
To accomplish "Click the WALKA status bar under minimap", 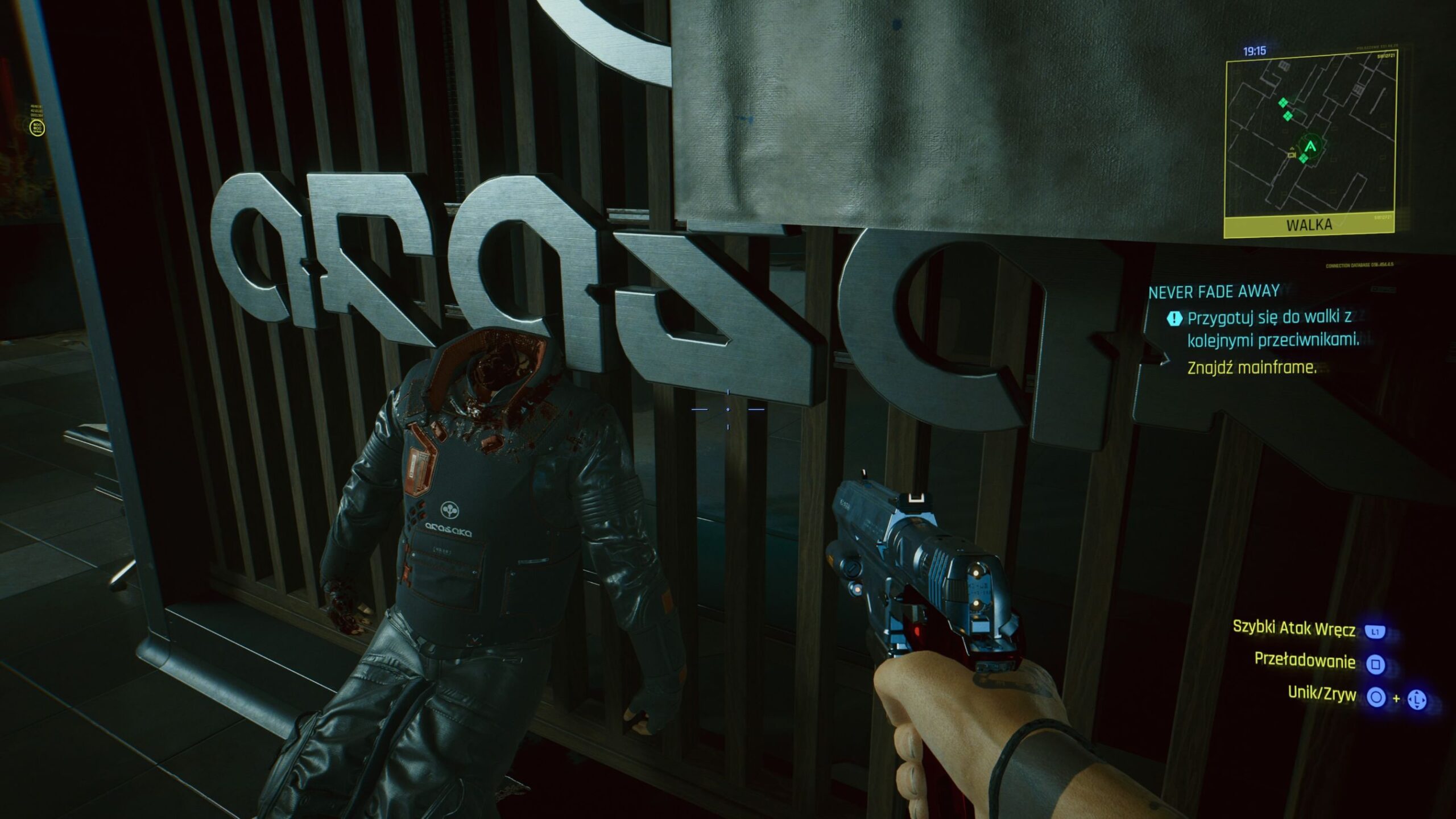I will (x=1309, y=225).
